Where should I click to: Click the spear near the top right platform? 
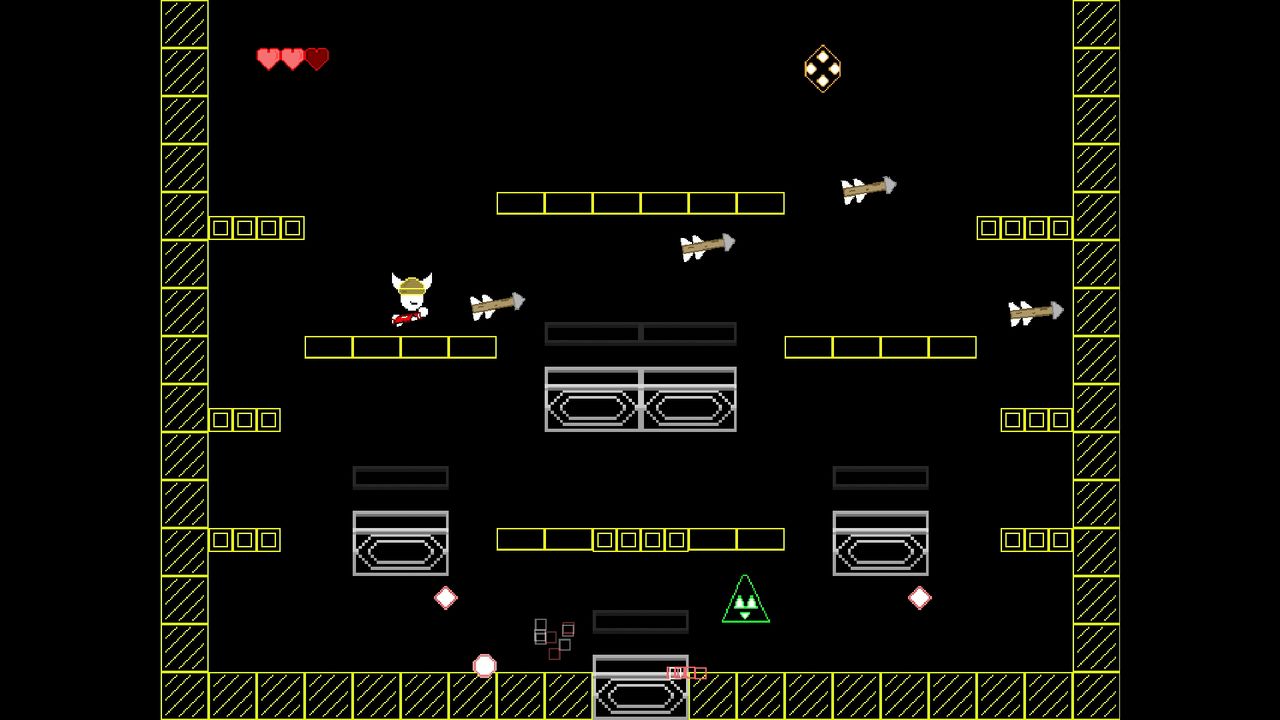pyautogui.click(x=865, y=187)
